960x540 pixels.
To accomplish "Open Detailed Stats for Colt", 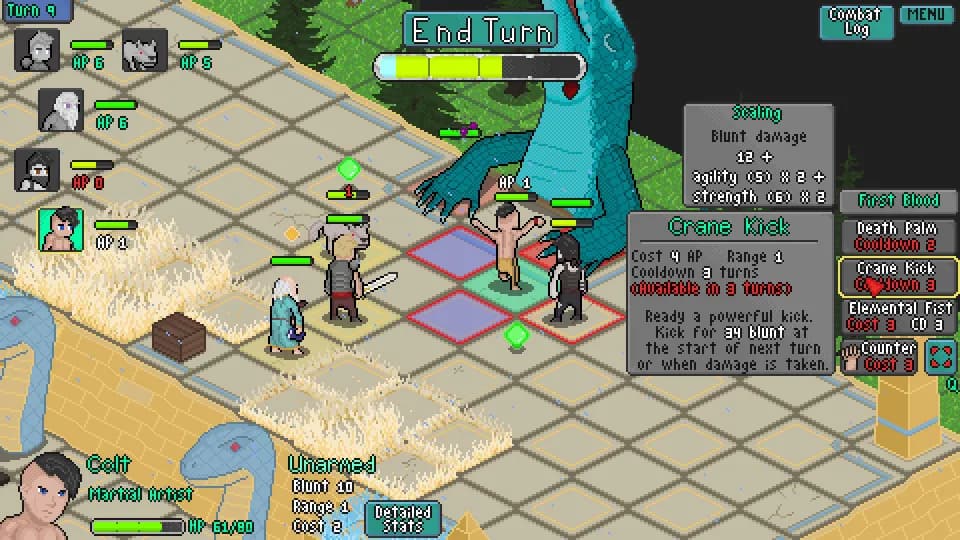I will tap(402, 518).
